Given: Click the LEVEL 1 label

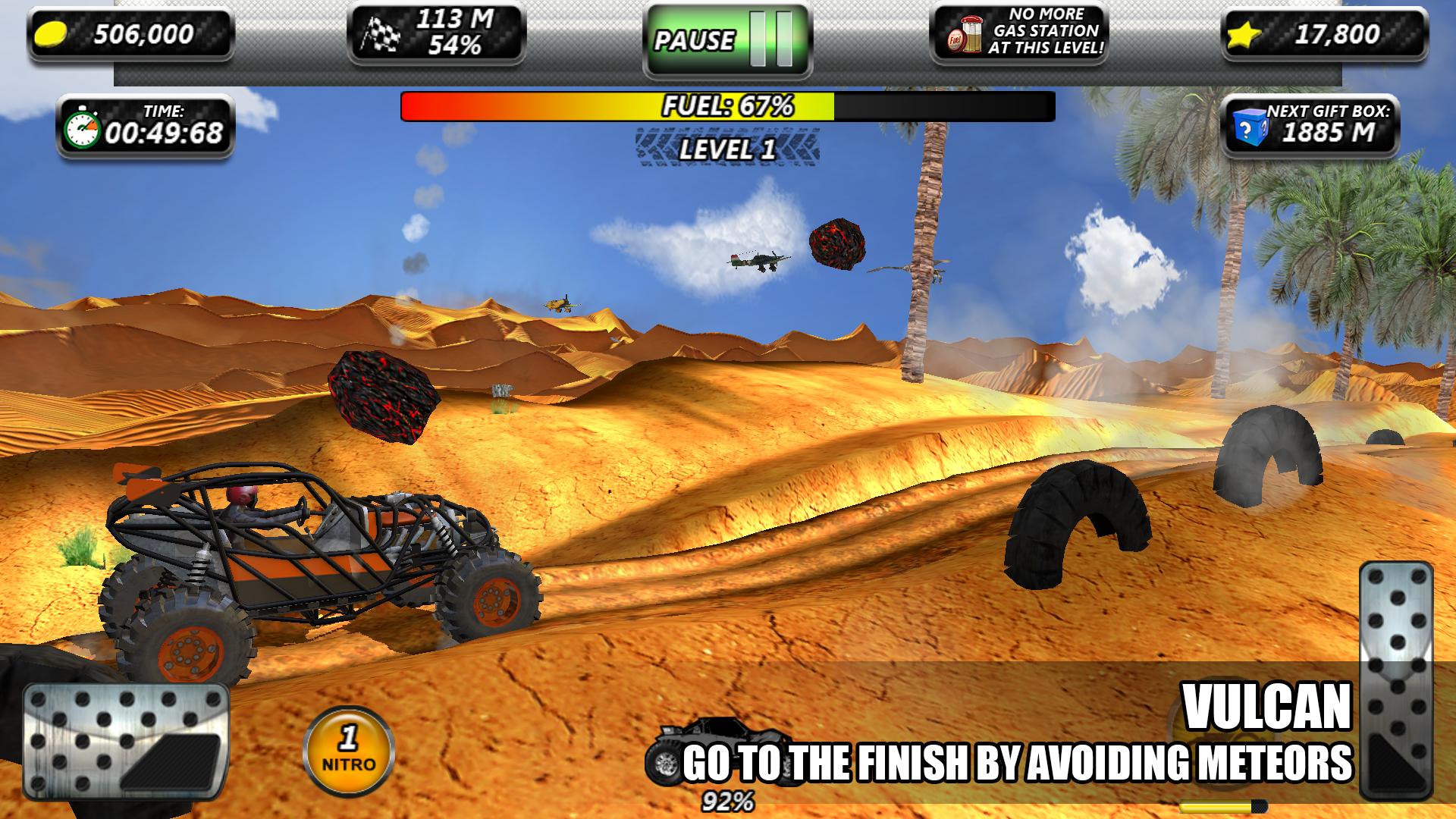Looking at the screenshot, I should (x=726, y=150).
